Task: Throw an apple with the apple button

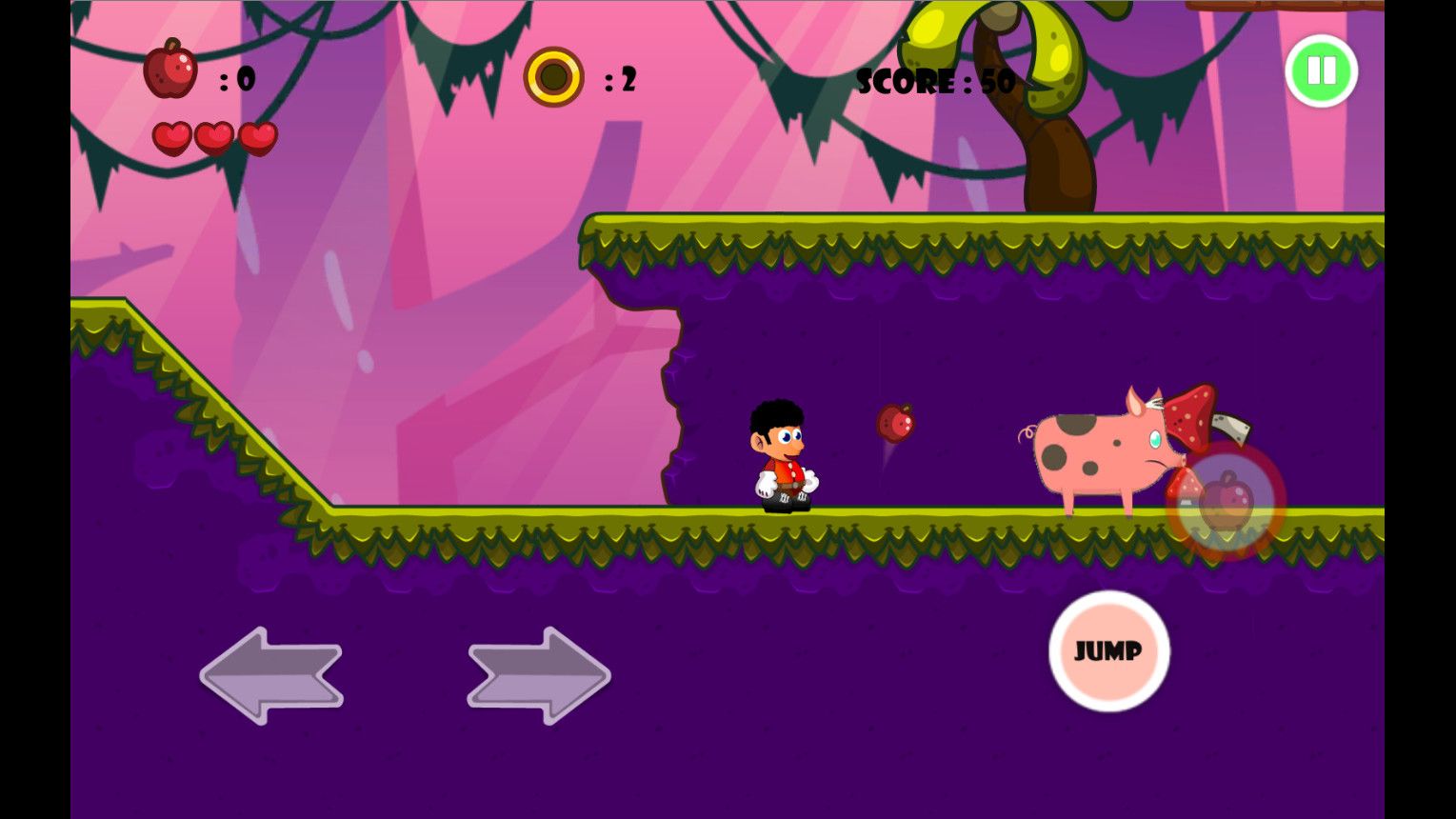Action: click(1226, 501)
